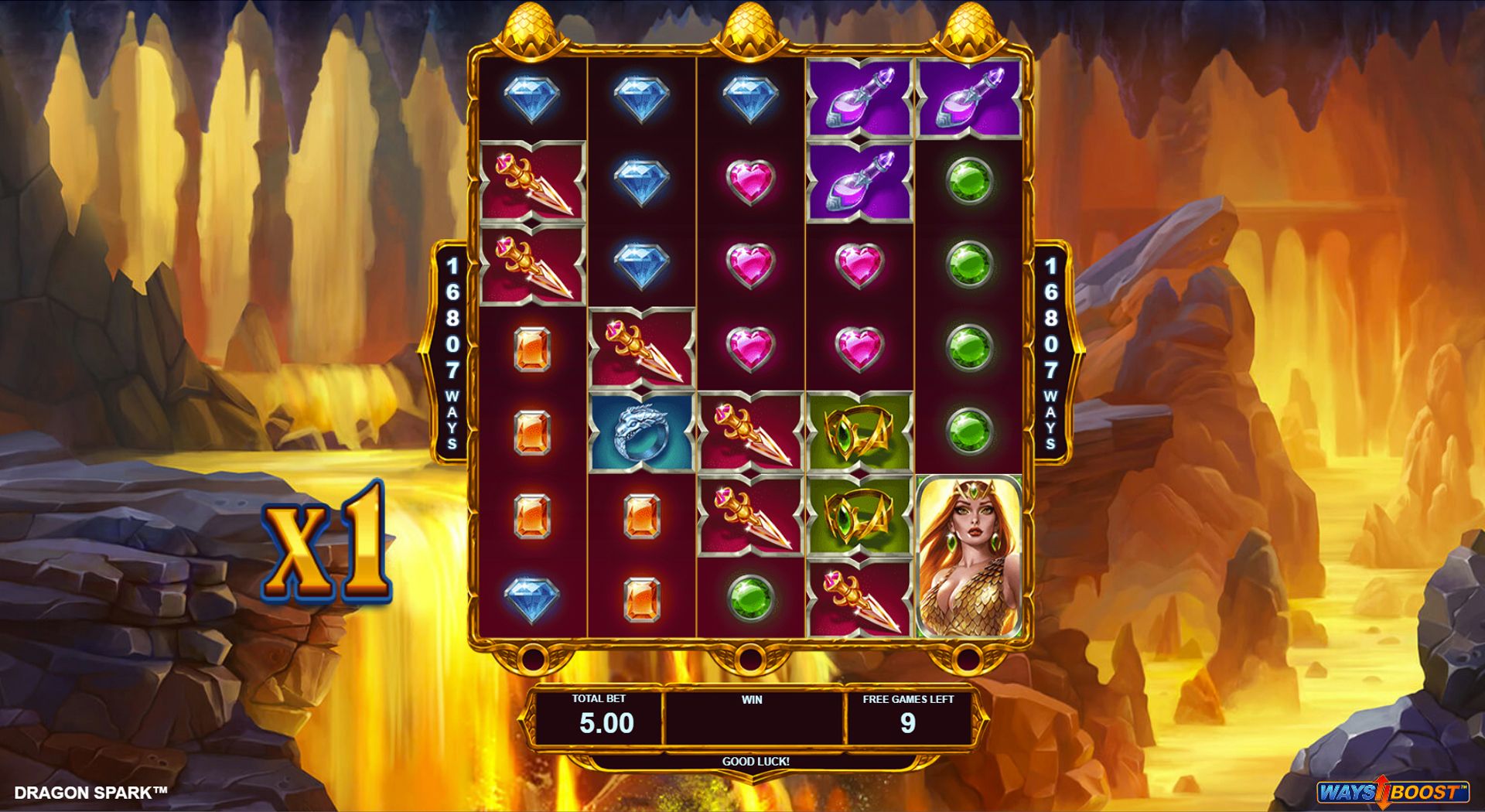Click the orange gemstone symbol on the first reel
This screenshot has height=812, width=1485.
(530, 352)
